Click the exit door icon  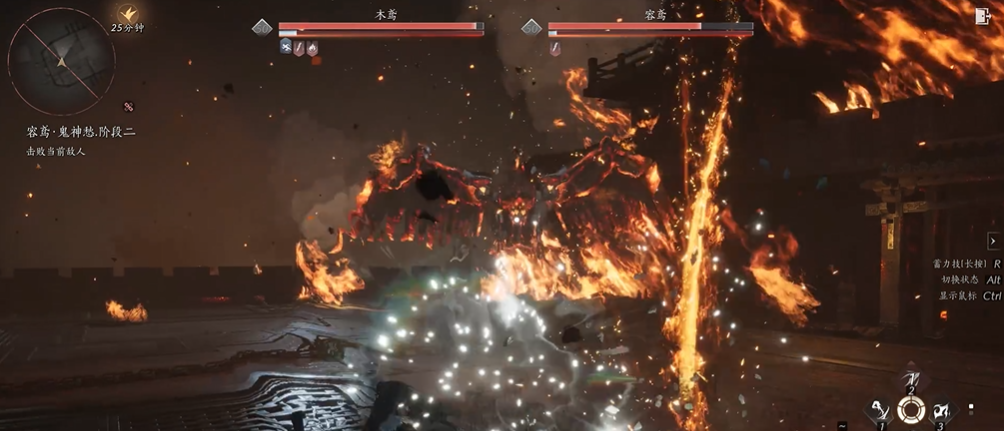tap(981, 16)
